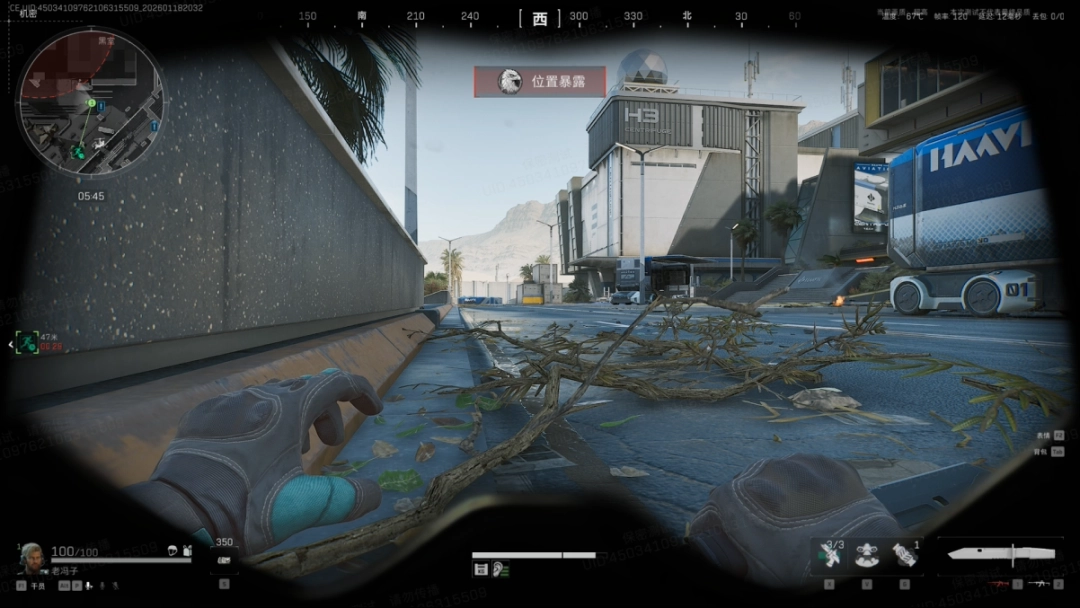Click the extraction objective tracker icon
The width and height of the screenshot is (1080, 608).
[27, 343]
